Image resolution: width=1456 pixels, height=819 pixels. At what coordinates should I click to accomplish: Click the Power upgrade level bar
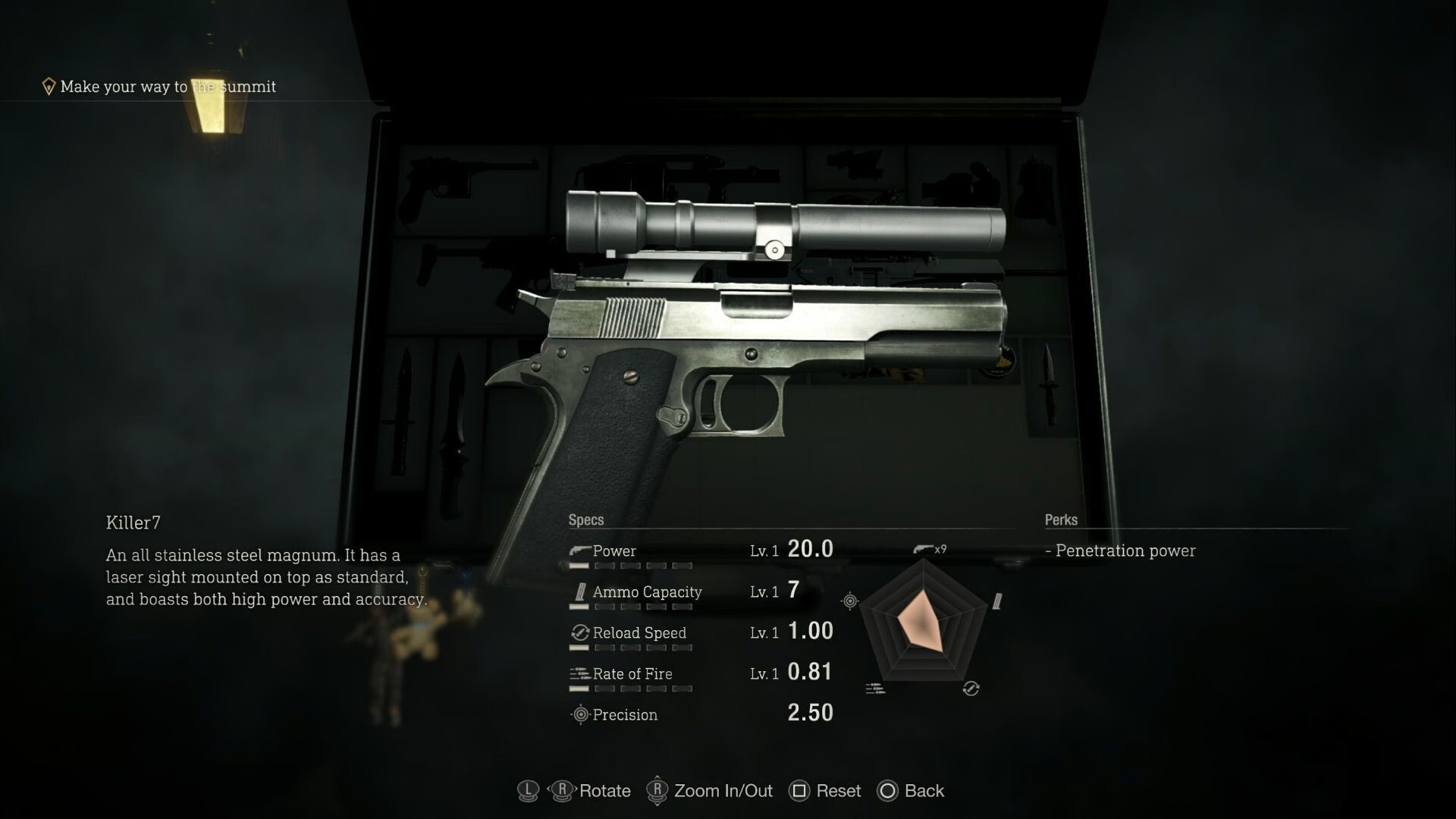click(631, 566)
